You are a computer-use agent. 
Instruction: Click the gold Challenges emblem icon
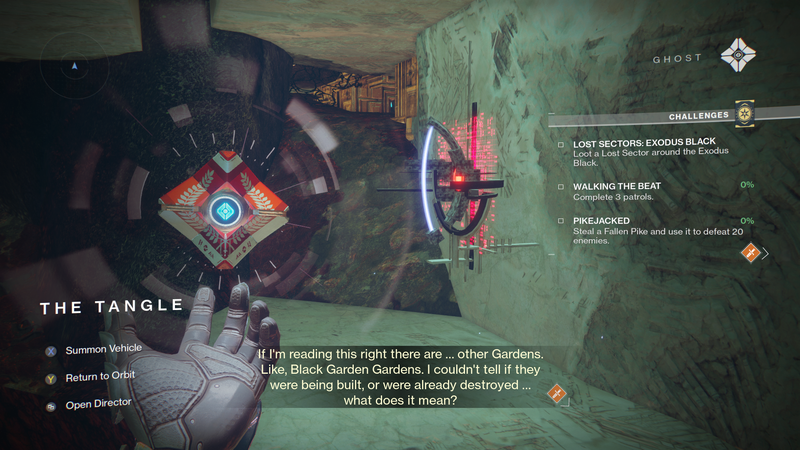[744, 115]
